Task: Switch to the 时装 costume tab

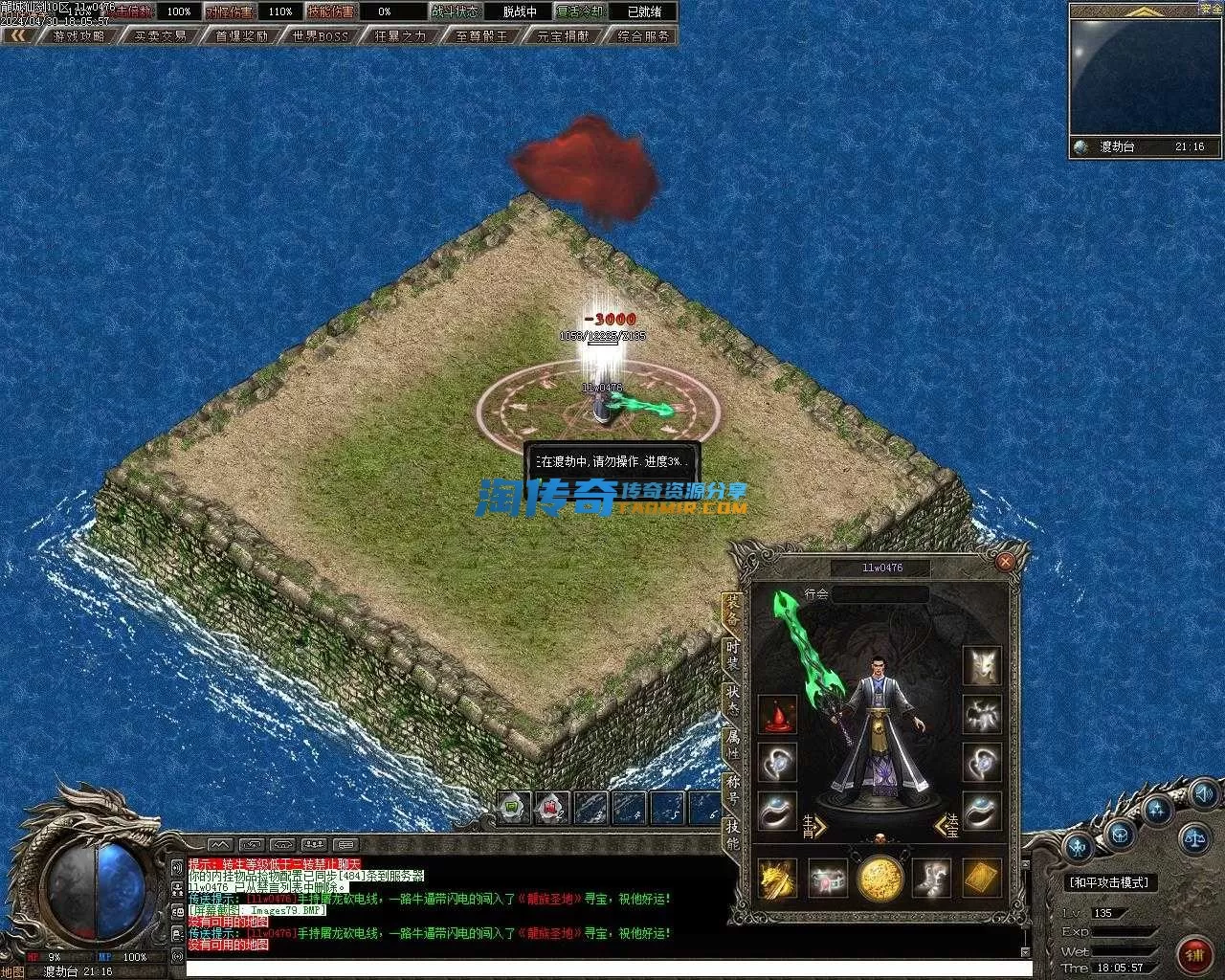Action: (x=732, y=655)
